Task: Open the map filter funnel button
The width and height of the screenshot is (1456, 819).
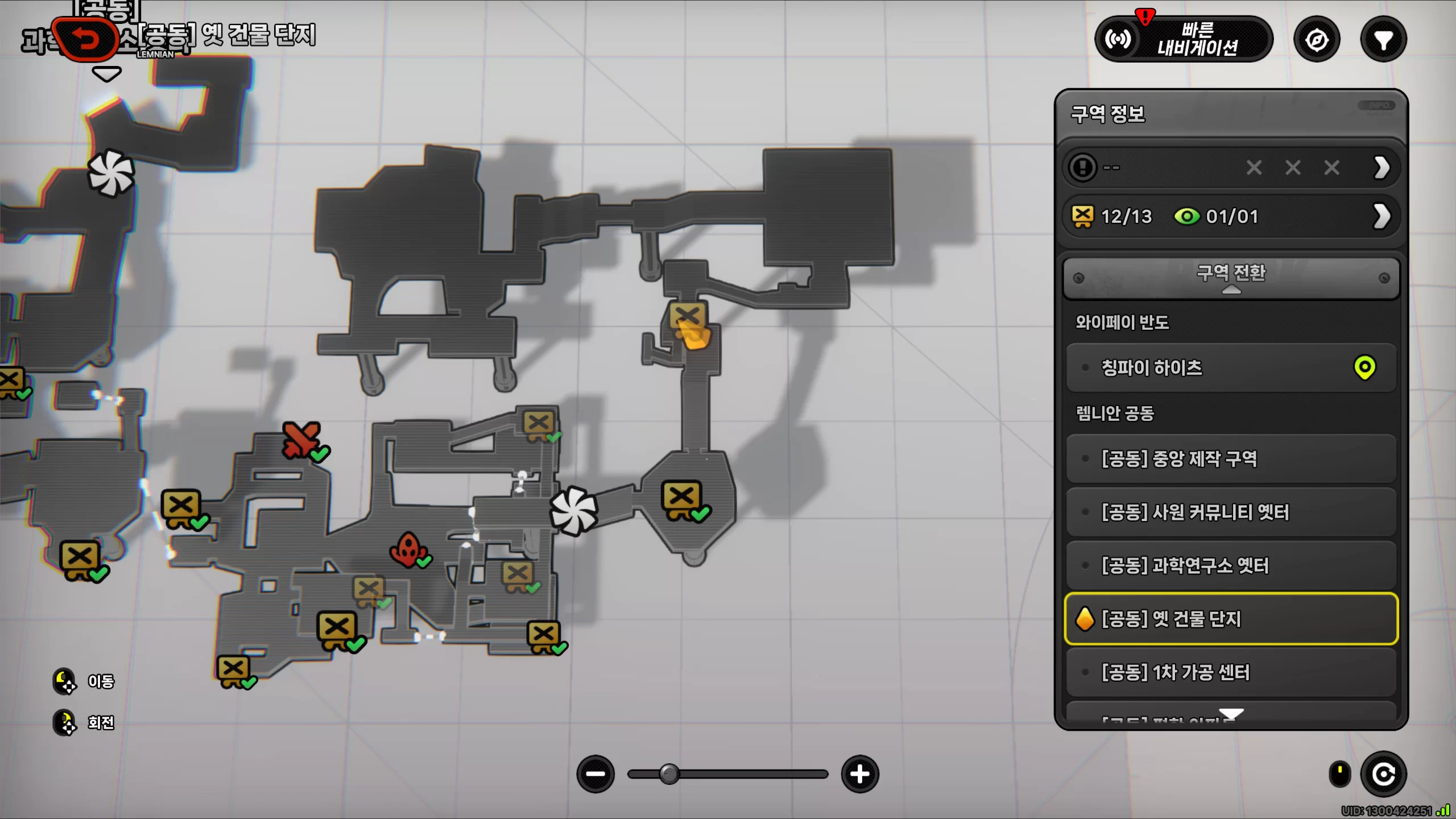Action: coord(1383,40)
